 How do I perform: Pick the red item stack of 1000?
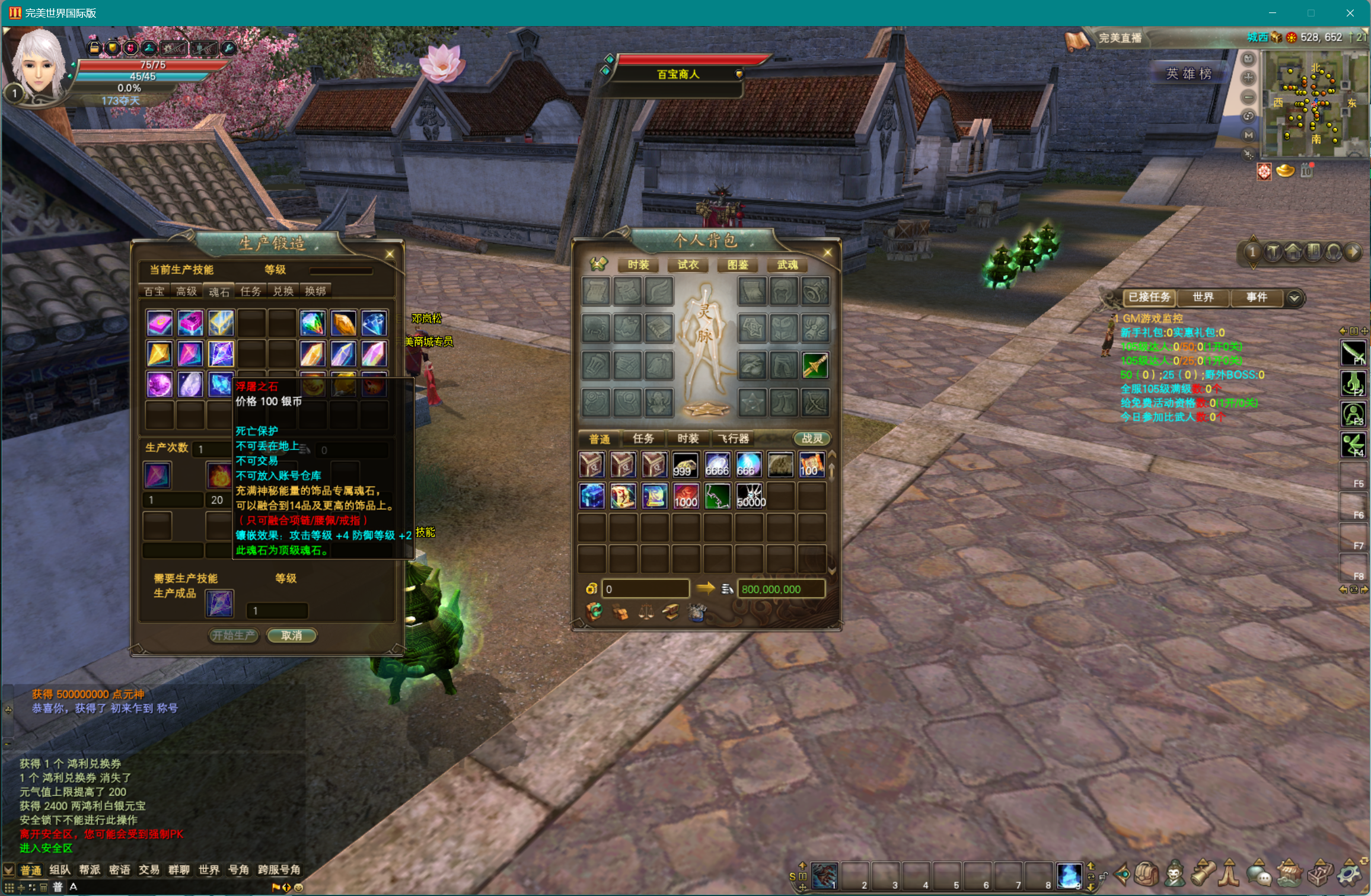(685, 496)
